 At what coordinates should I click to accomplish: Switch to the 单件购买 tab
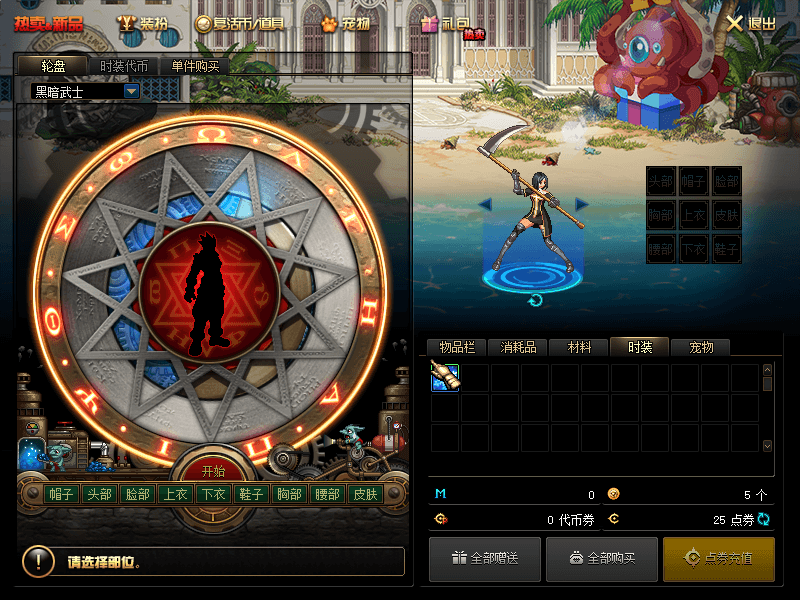195,66
